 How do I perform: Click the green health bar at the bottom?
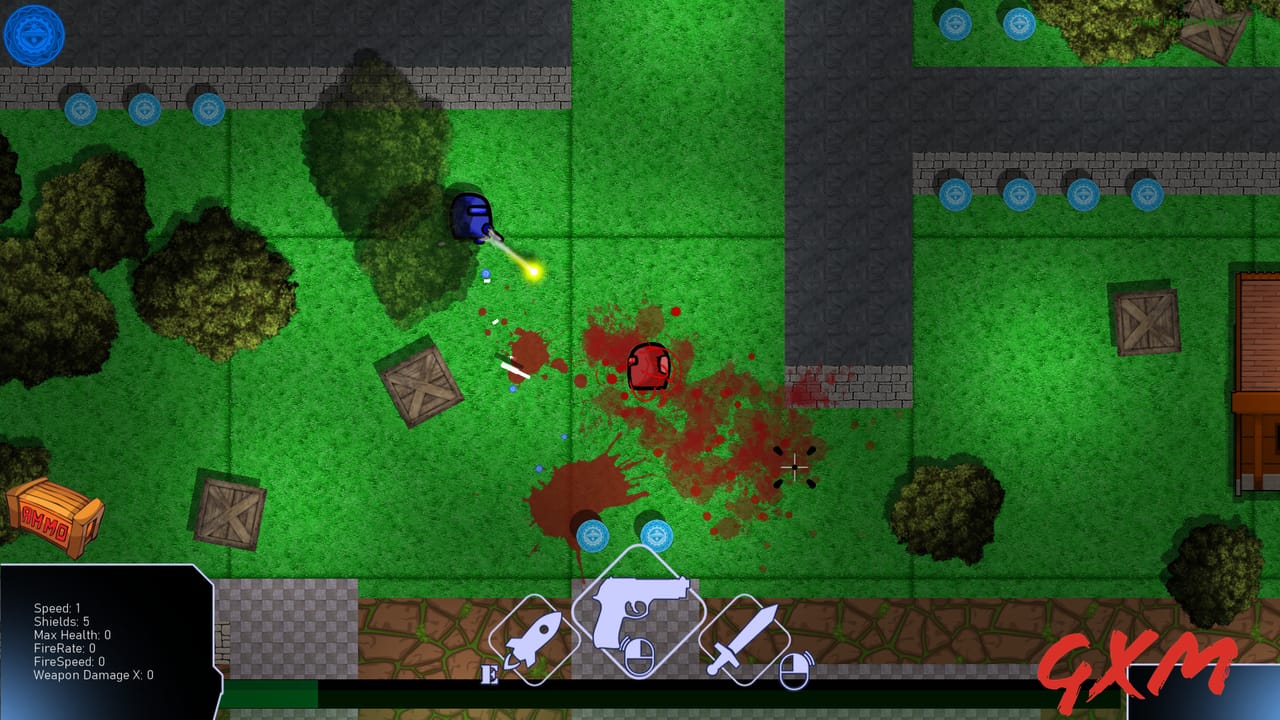[x=270, y=694]
